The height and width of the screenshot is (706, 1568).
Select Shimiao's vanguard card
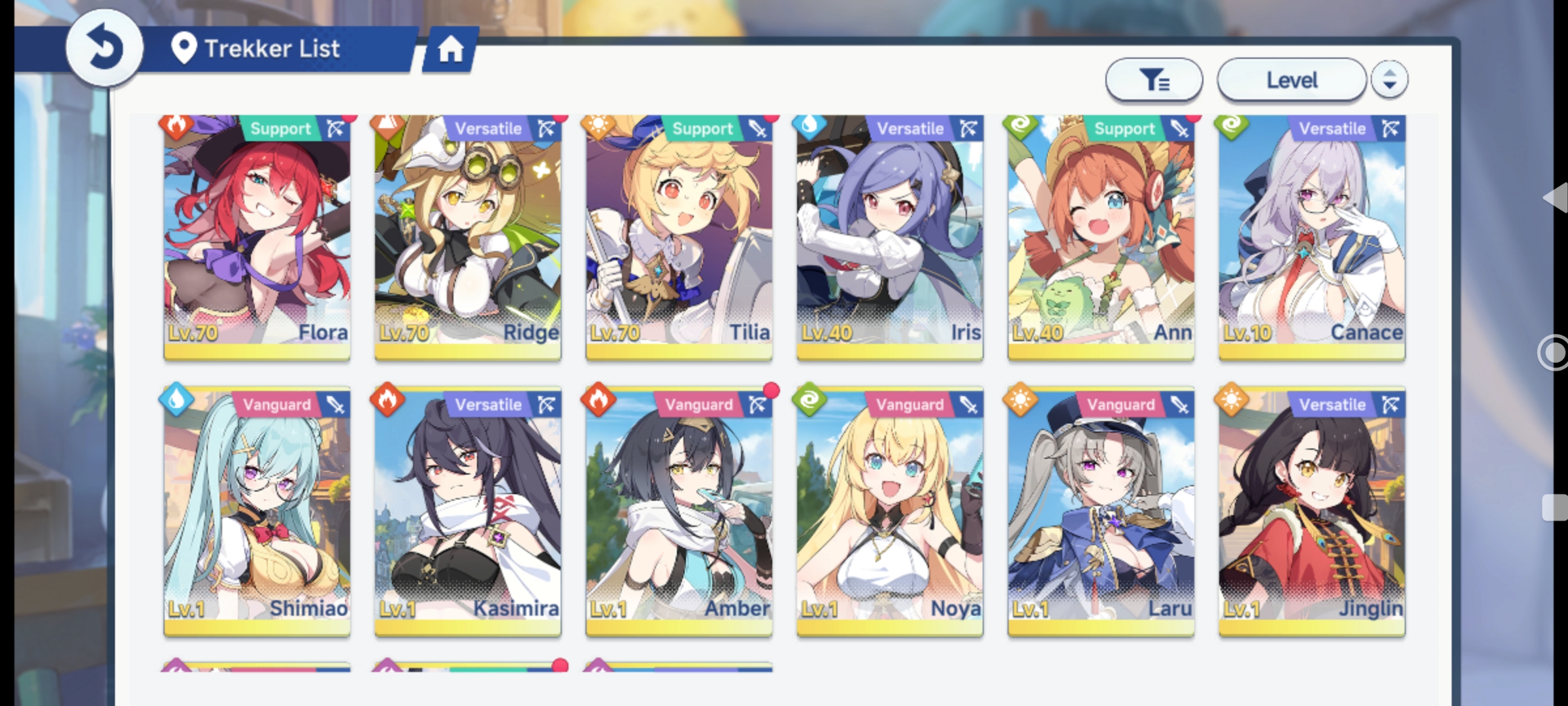click(x=257, y=513)
